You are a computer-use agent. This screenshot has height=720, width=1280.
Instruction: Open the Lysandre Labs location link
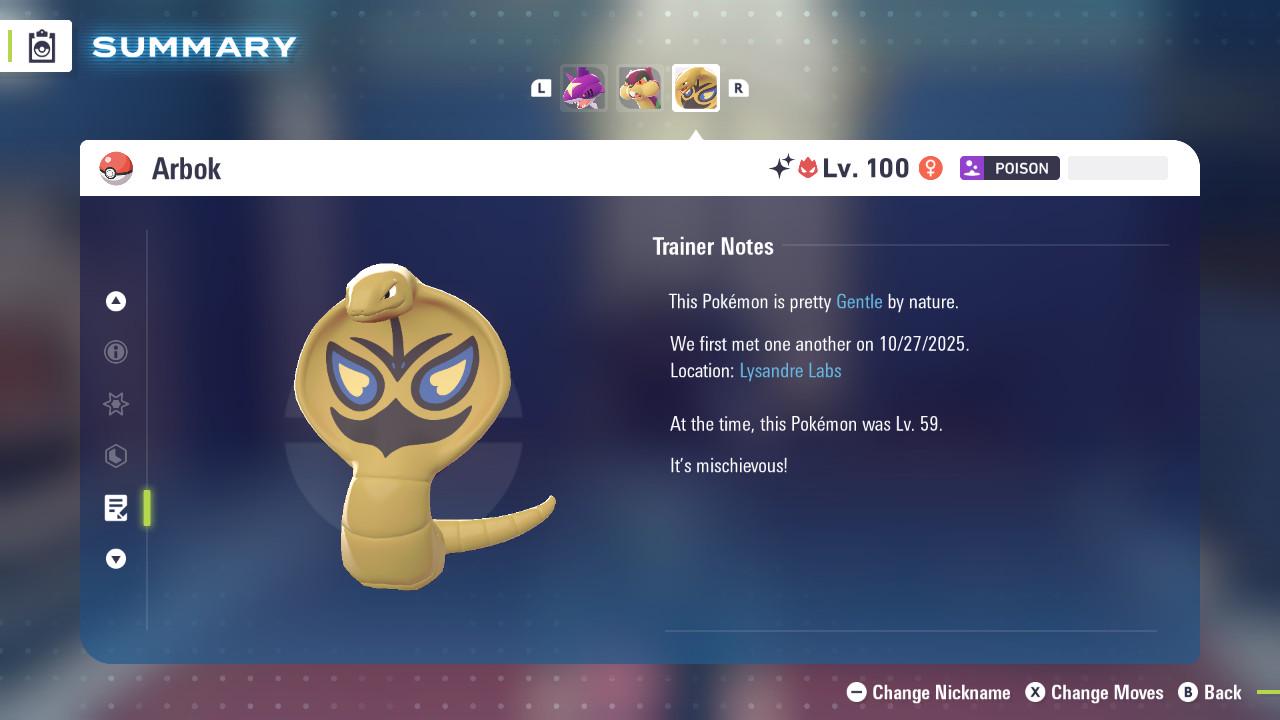(790, 370)
